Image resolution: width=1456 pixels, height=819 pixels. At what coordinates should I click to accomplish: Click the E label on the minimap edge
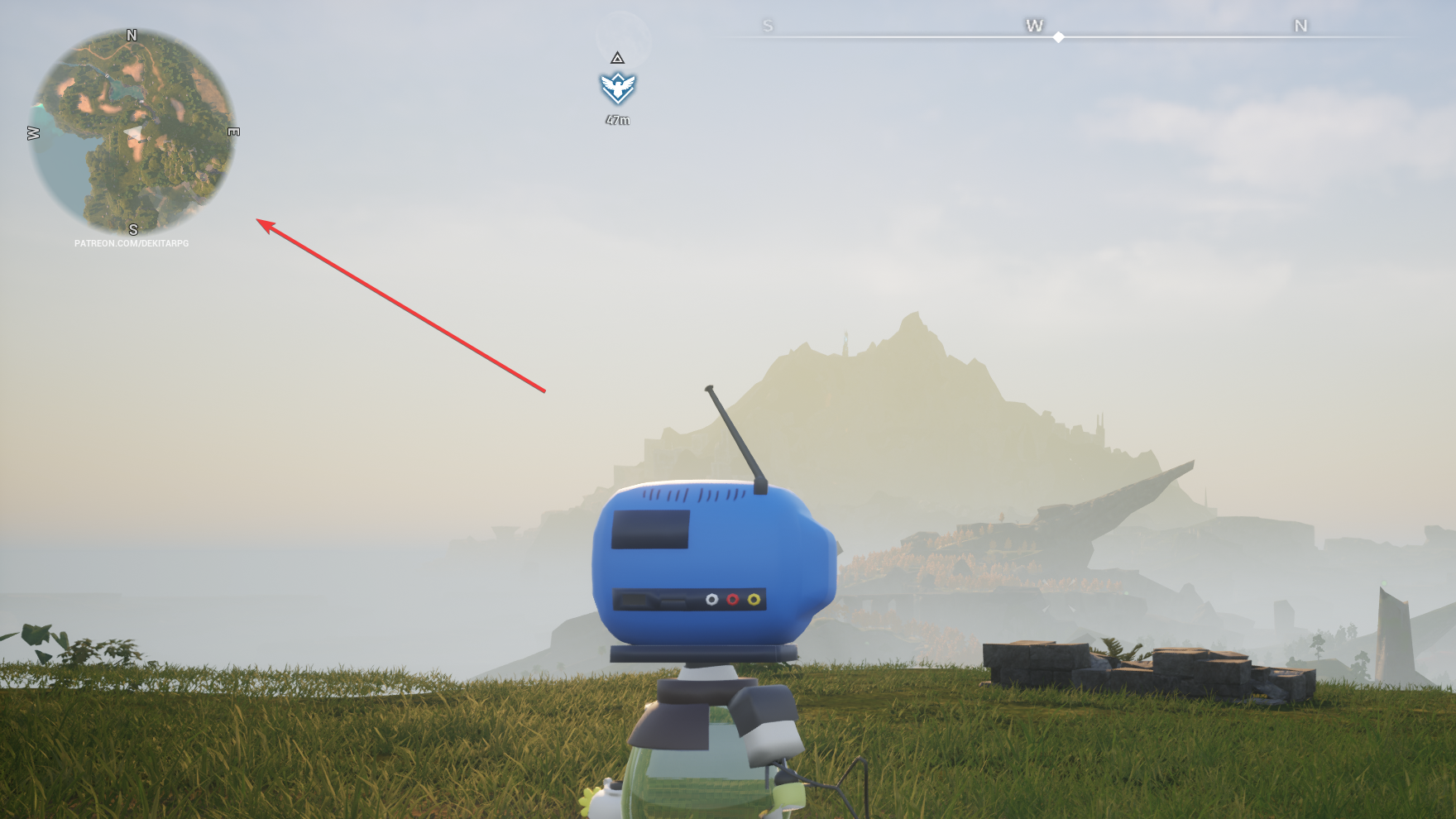(x=232, y=131)
